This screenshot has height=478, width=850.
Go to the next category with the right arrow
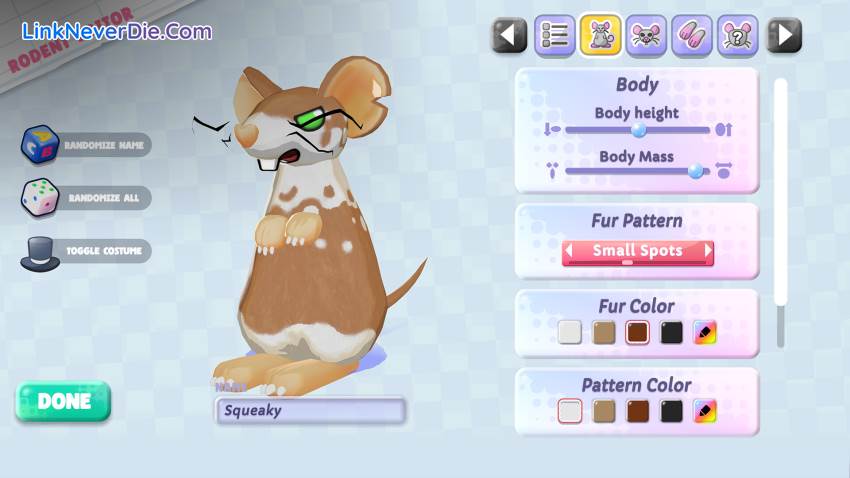pos(784,36)
